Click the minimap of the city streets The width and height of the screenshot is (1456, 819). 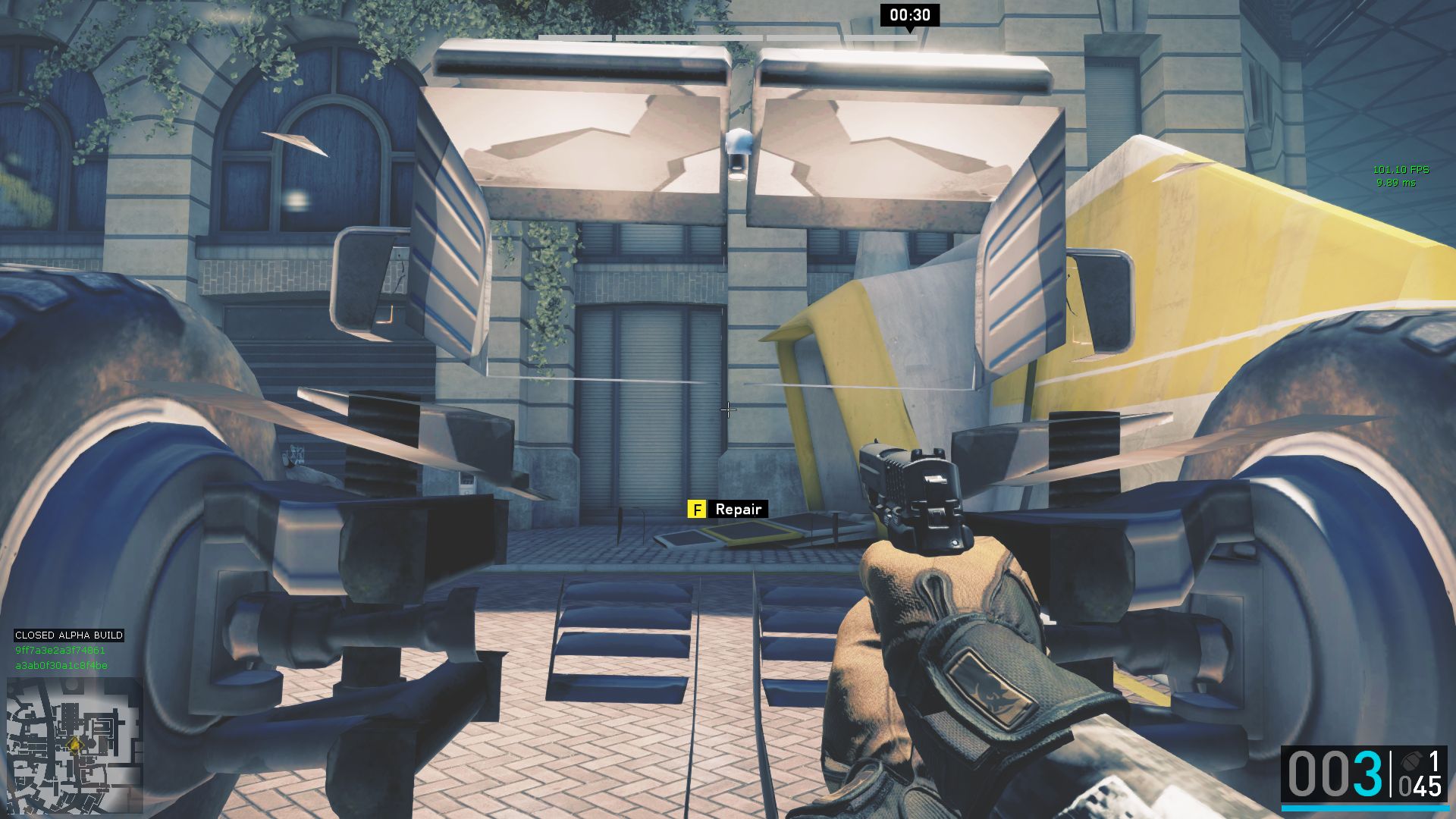(x=74, y=745)
